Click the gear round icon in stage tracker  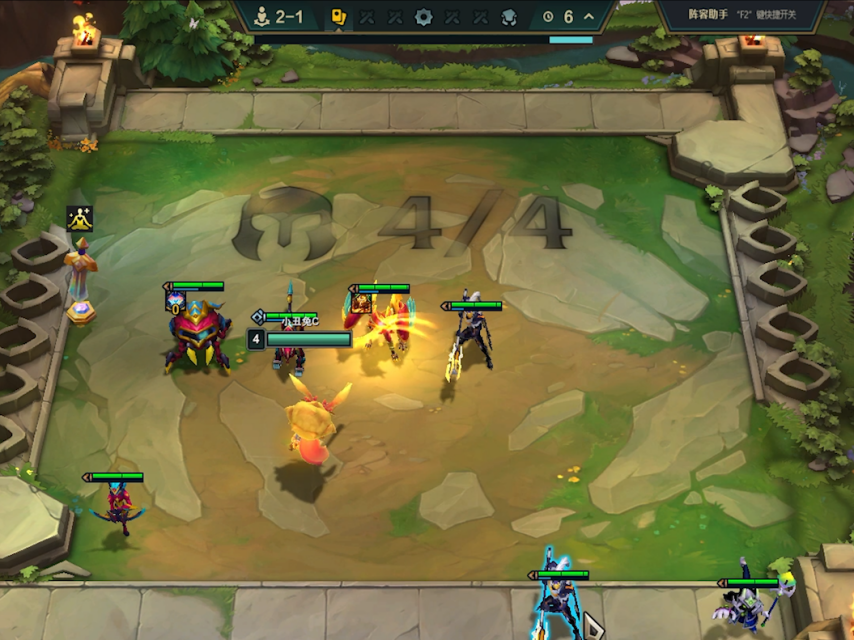click(423, 16)
